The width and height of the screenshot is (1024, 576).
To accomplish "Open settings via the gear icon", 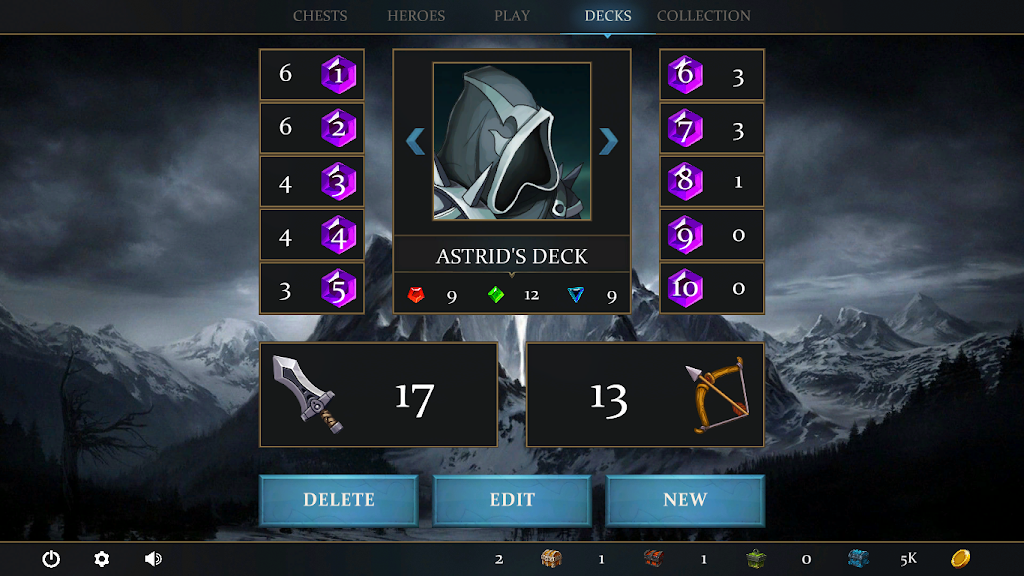I will pyautogui.click(x=101, y=559).
